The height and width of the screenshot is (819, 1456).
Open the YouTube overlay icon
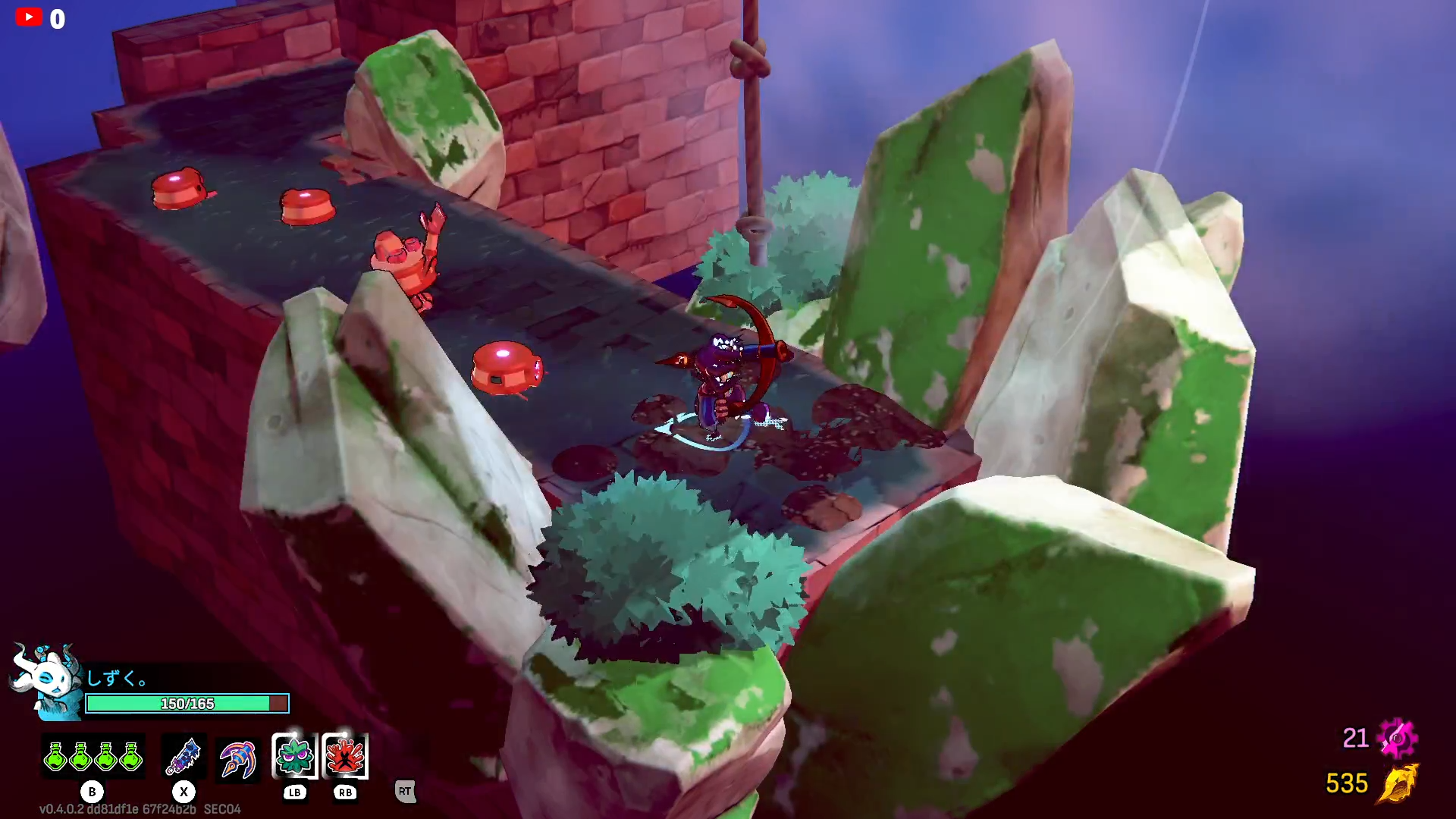(29, 17)
